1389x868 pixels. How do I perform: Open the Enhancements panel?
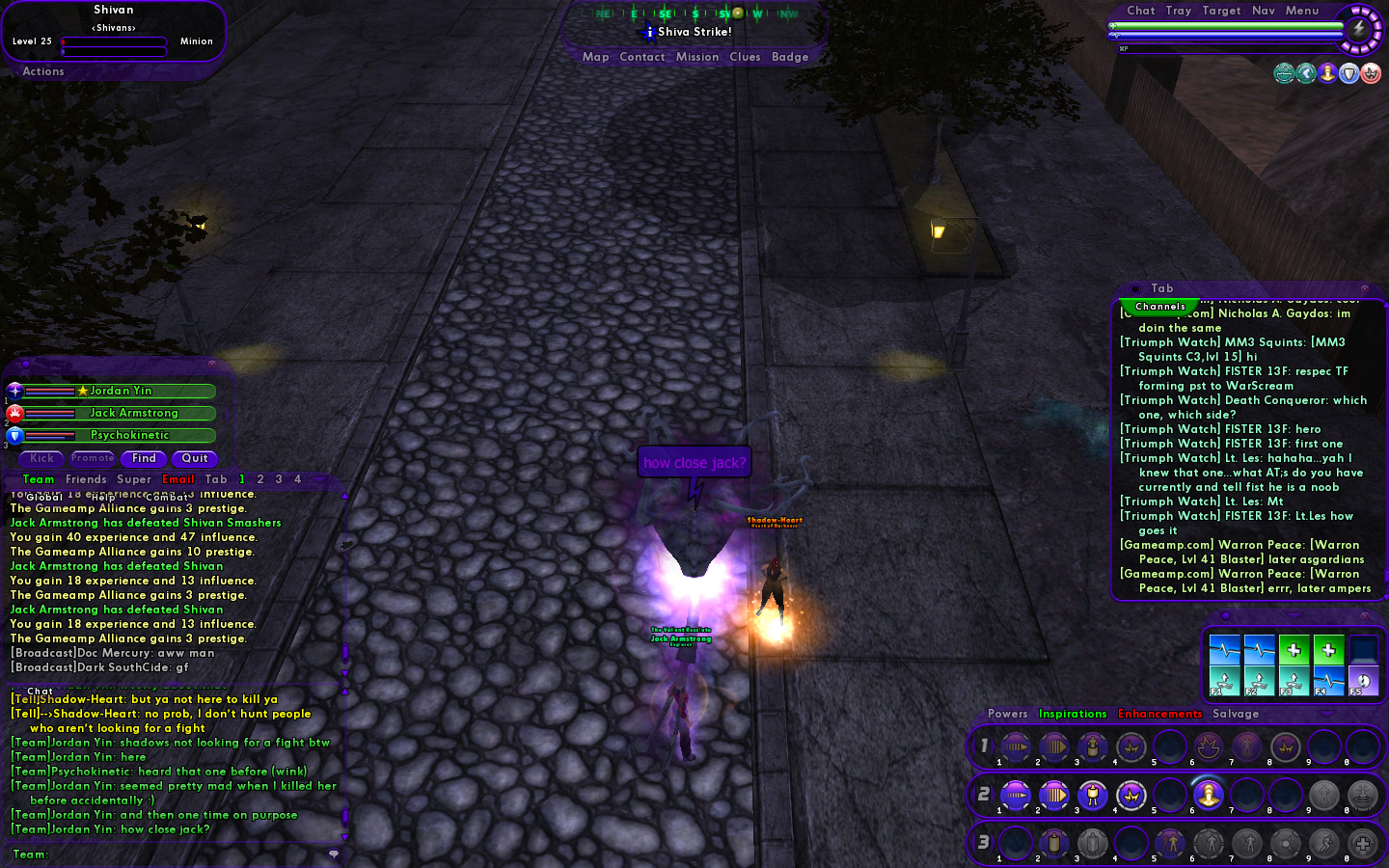(1159, 714)
